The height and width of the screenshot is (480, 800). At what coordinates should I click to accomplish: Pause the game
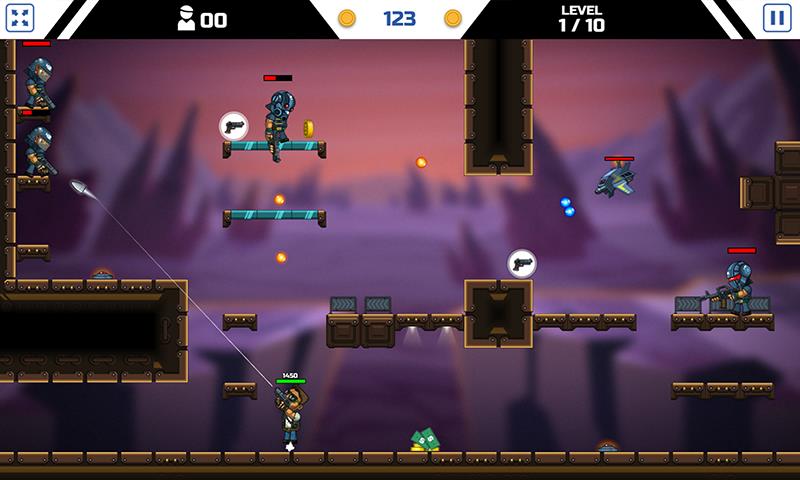click(776, 17)
